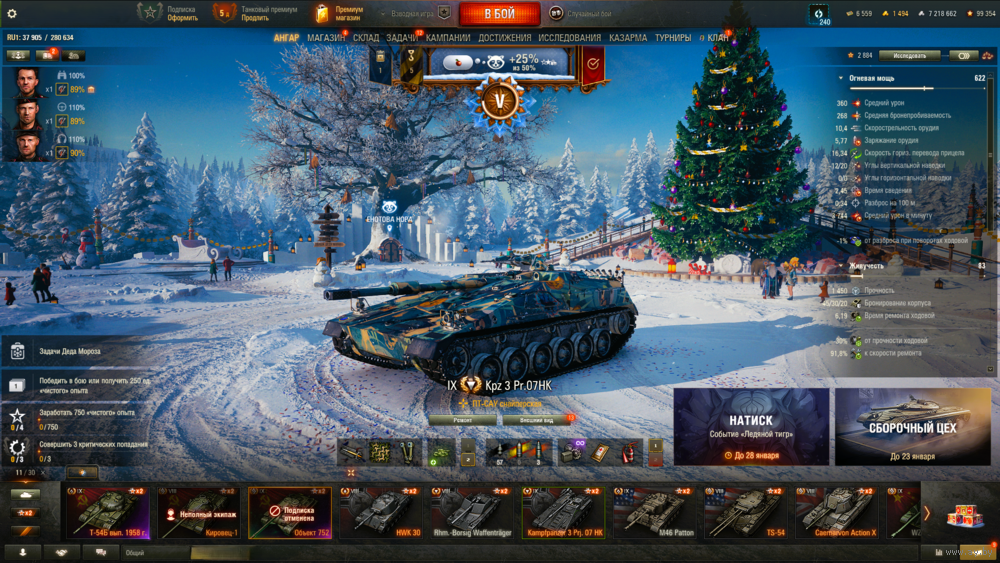Show the ДОСТИЖЕНИЯ tab

tap(504, 38)
